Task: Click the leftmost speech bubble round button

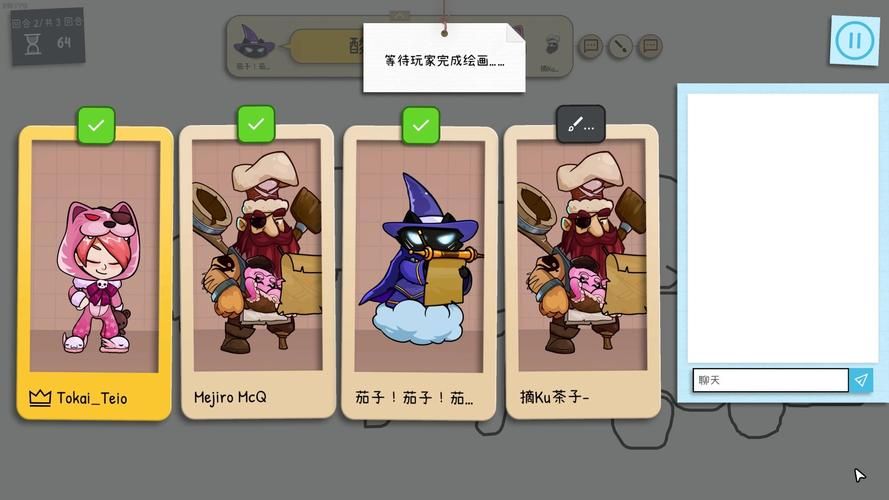Action: click(590, 46)
